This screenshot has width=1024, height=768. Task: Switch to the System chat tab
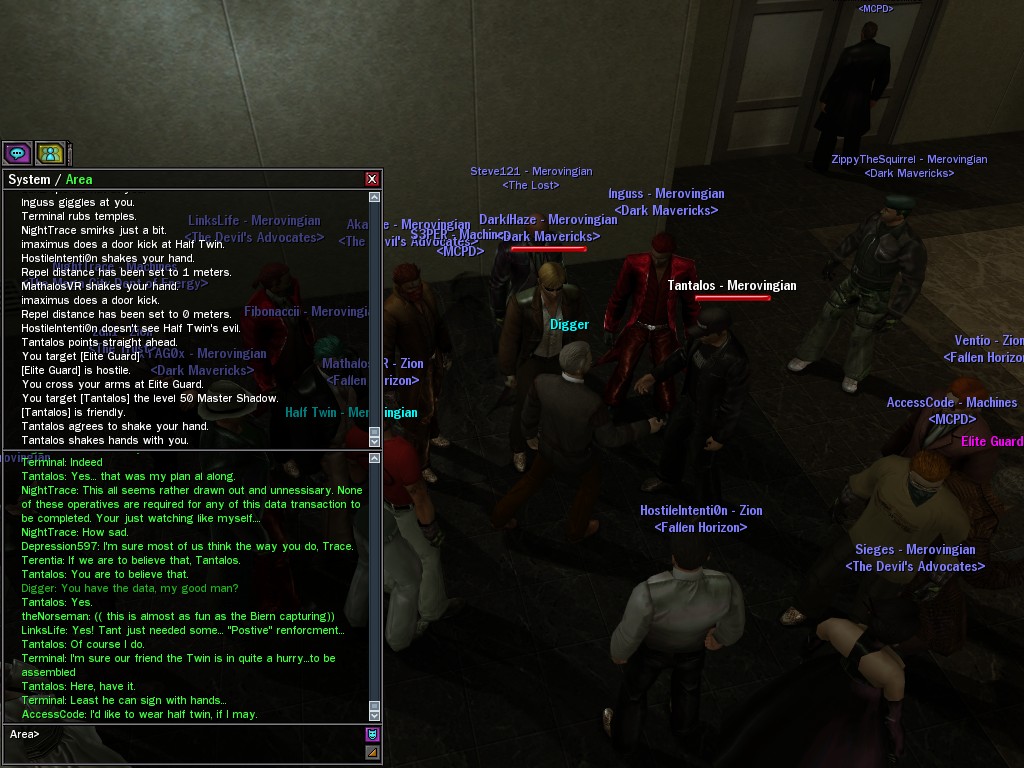click(29, 180)
